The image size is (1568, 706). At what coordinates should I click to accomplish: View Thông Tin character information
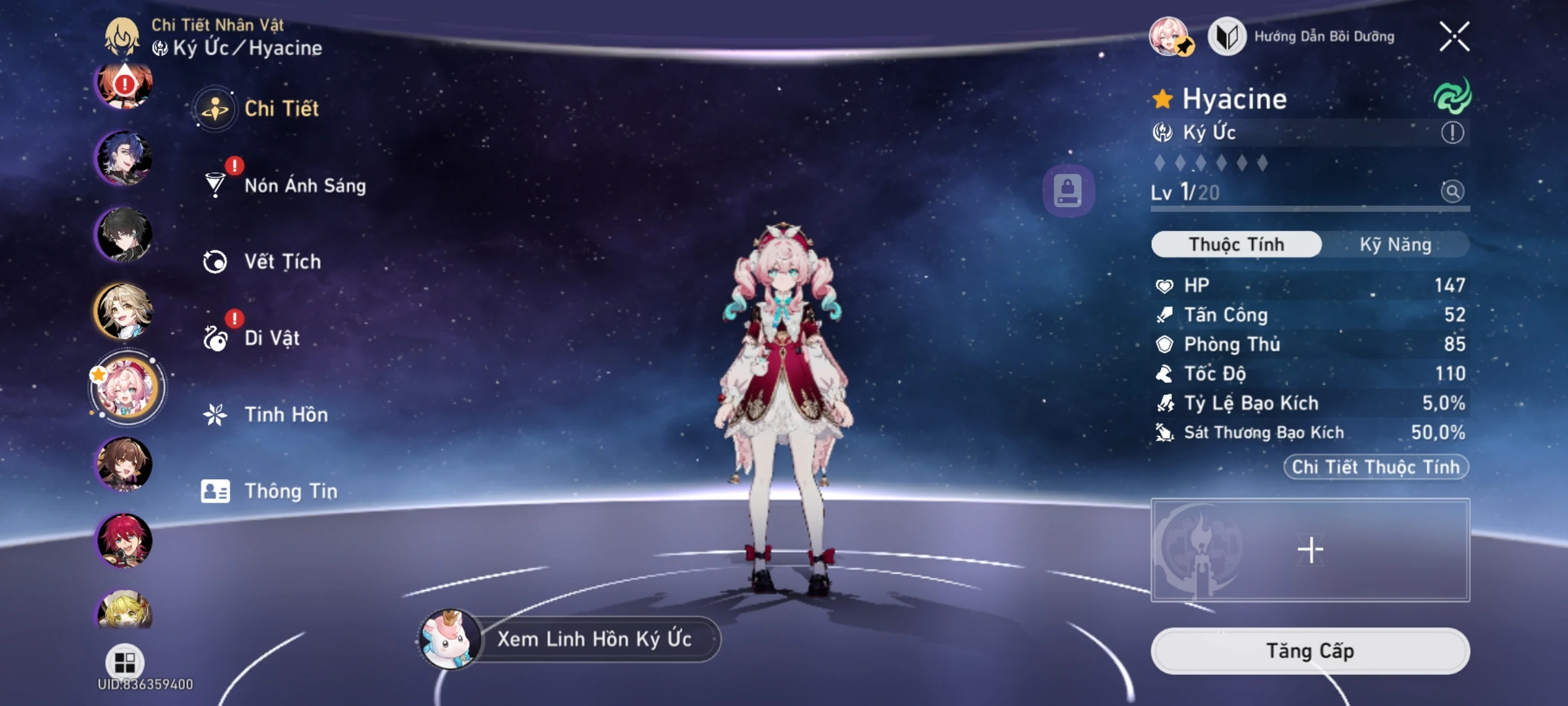tap(290, 491)
